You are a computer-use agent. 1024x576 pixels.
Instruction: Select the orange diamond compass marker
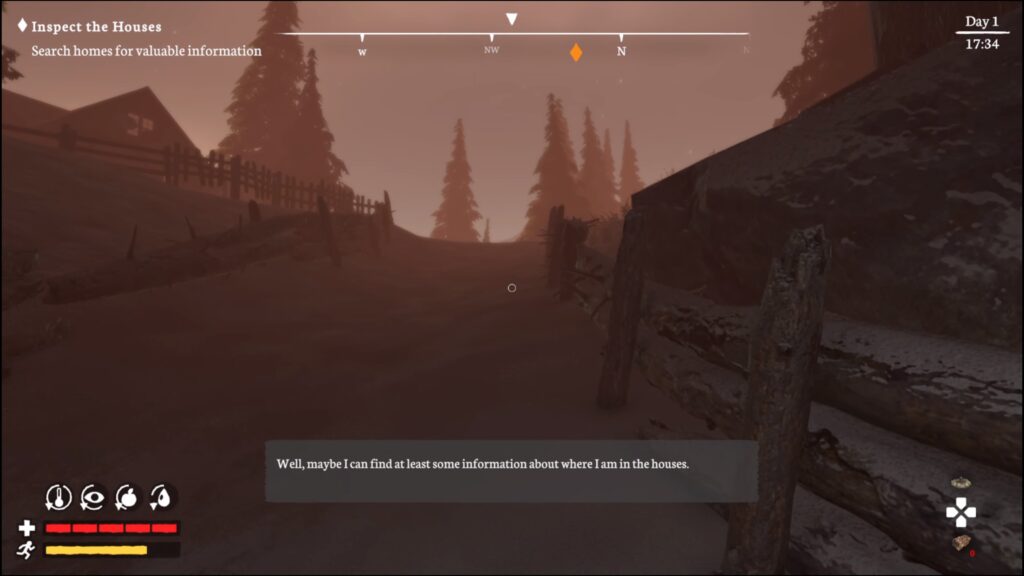(576, 52)
